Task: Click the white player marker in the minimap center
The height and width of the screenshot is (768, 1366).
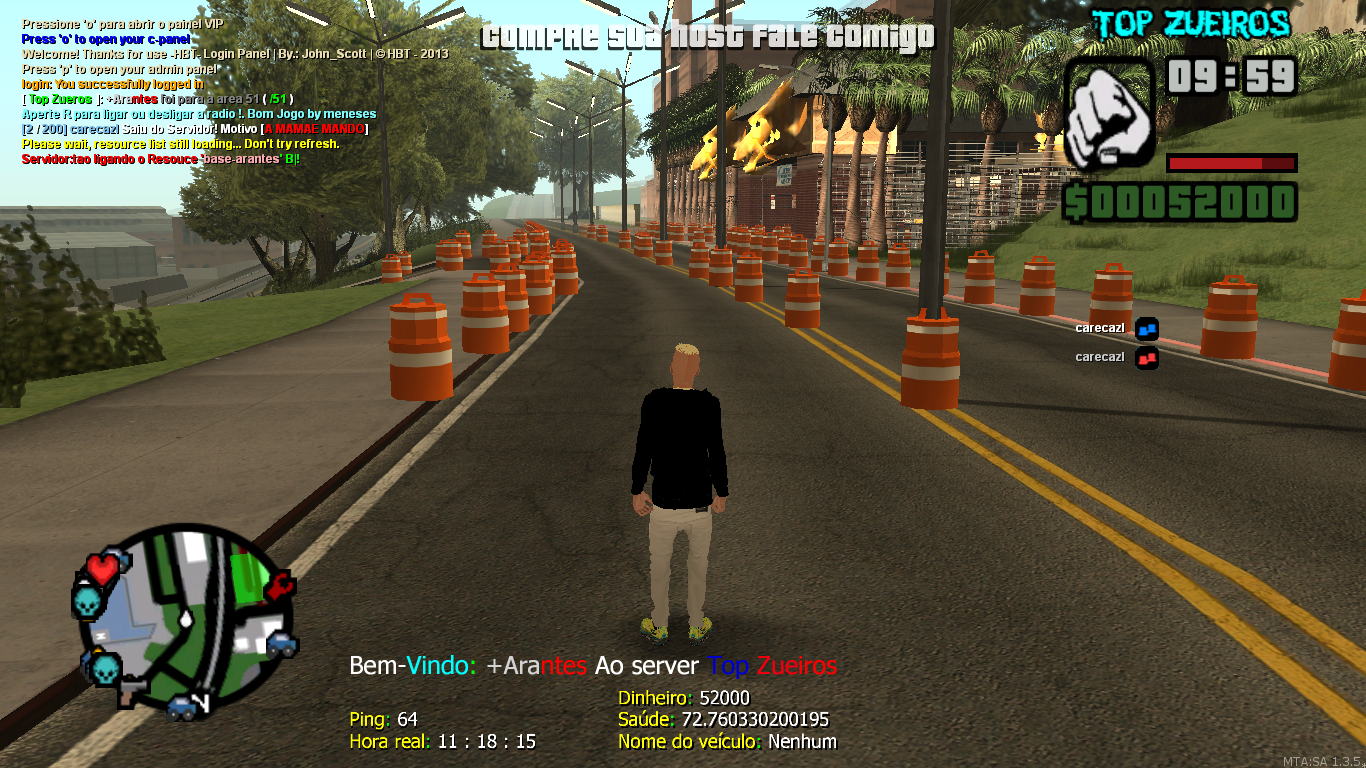Action: 186,620
